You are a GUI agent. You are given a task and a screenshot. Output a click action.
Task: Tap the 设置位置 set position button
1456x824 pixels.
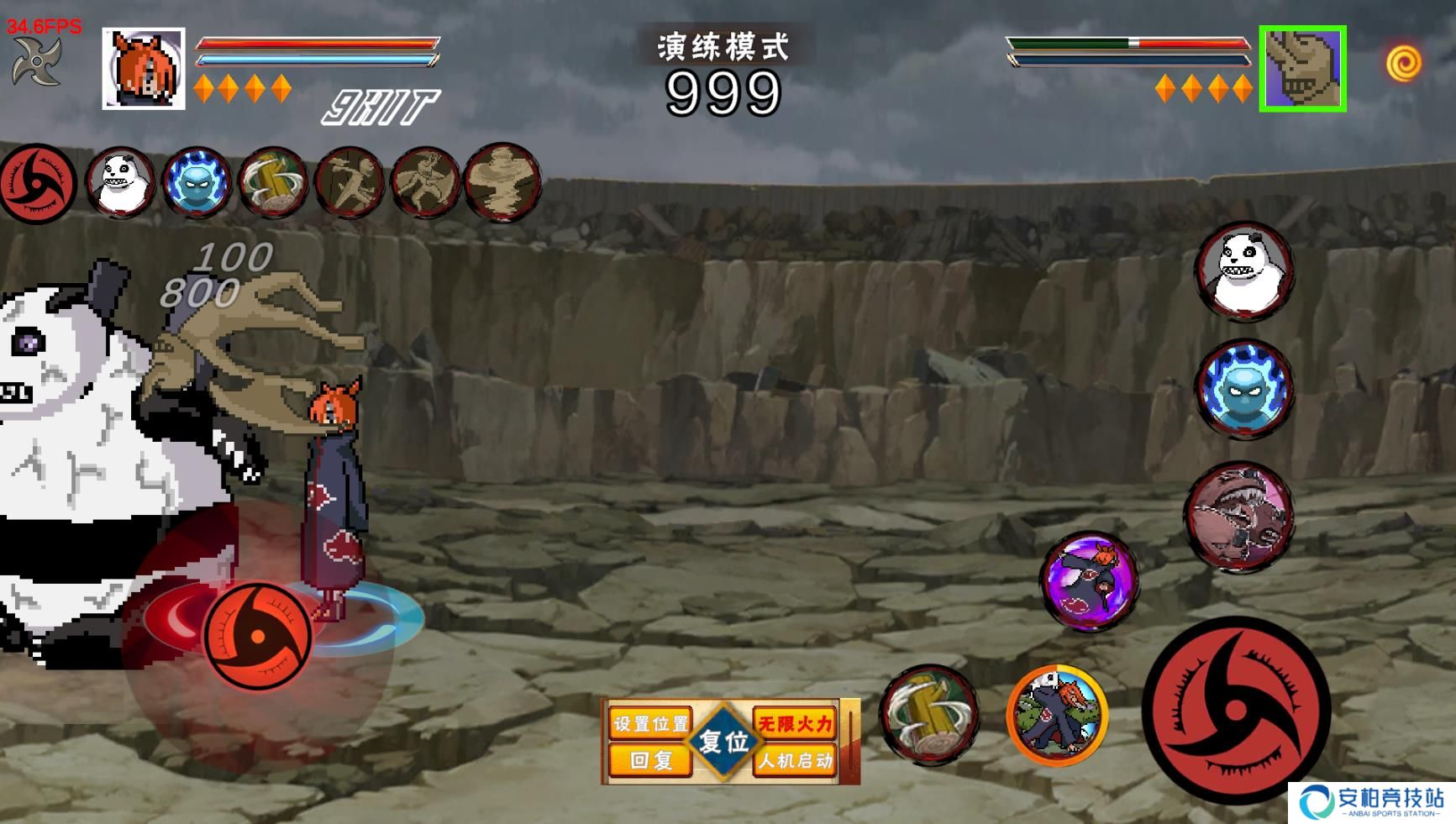[x=651, y=723]
